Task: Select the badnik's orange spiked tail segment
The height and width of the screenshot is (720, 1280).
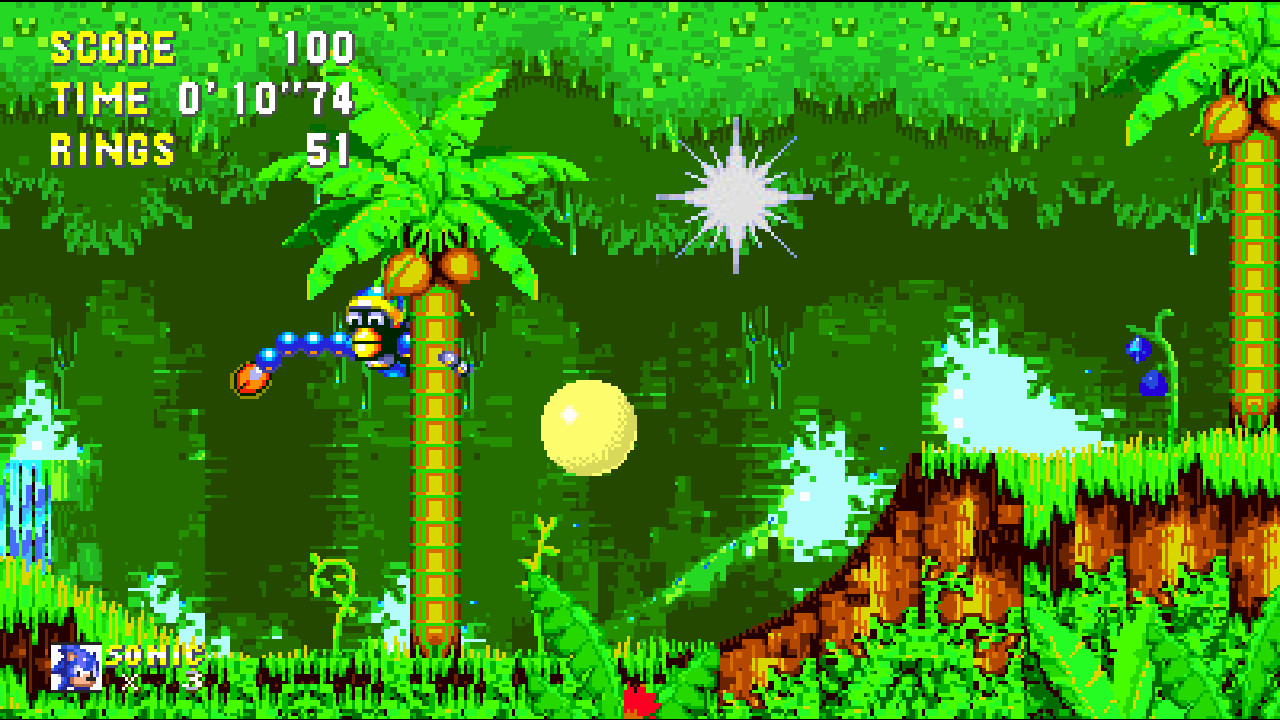Action: pyautogui.click(x=248, y=378)
